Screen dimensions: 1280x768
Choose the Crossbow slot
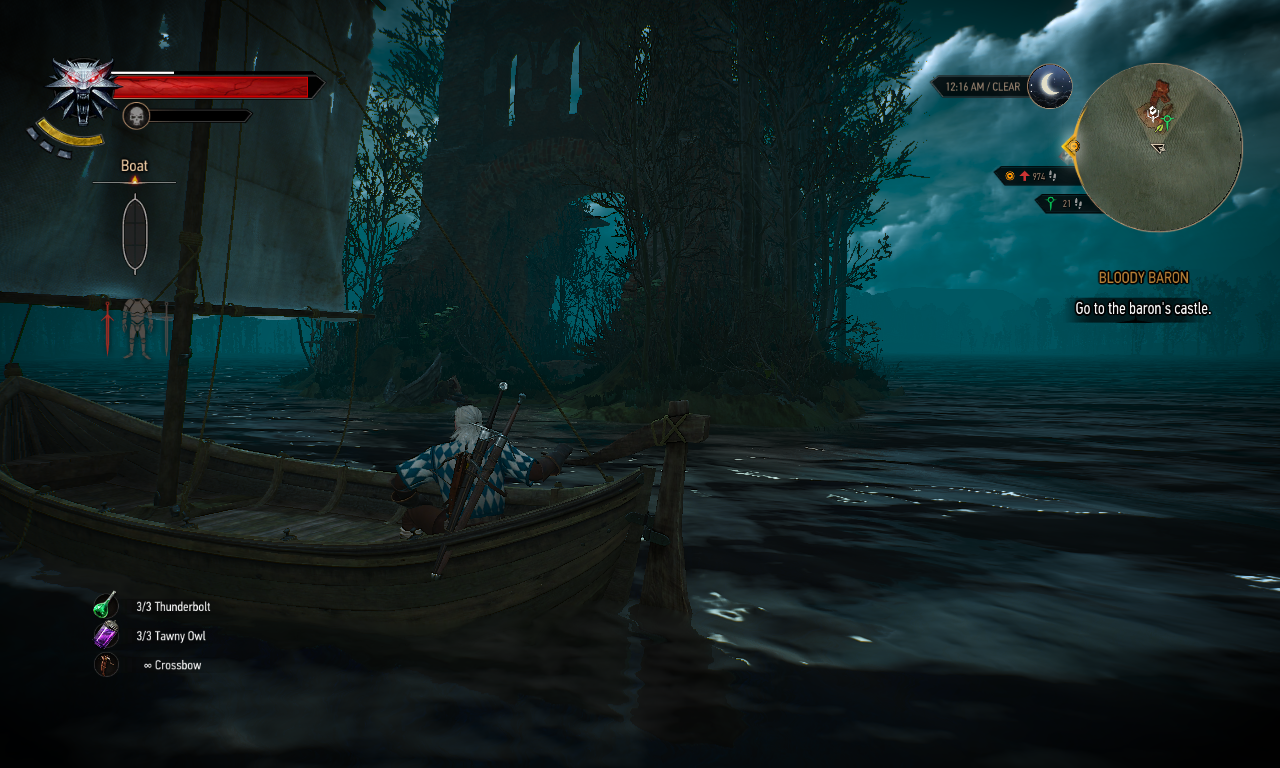106,664
